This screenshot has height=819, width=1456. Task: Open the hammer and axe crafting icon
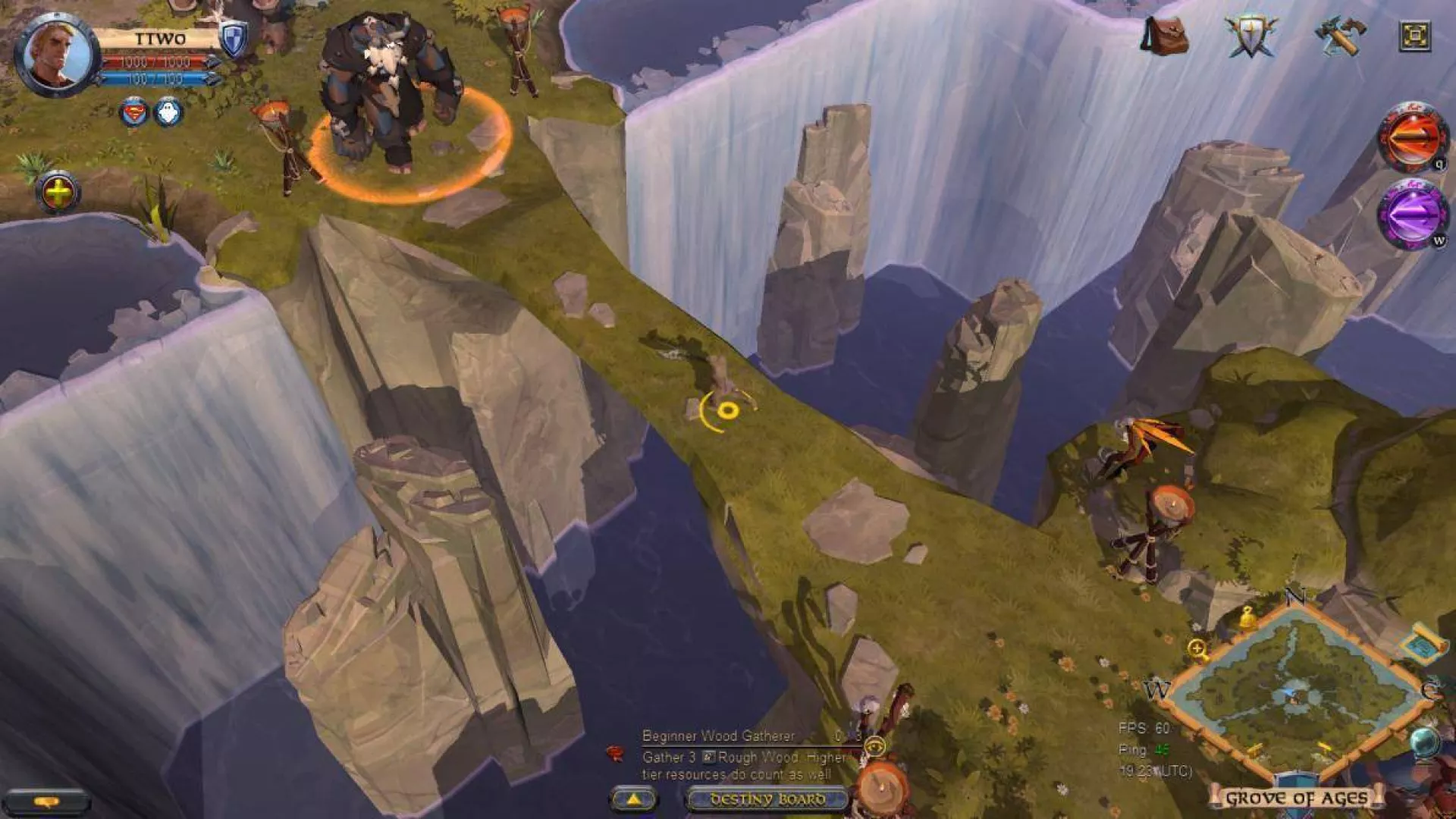click(x=1338, y=35)
